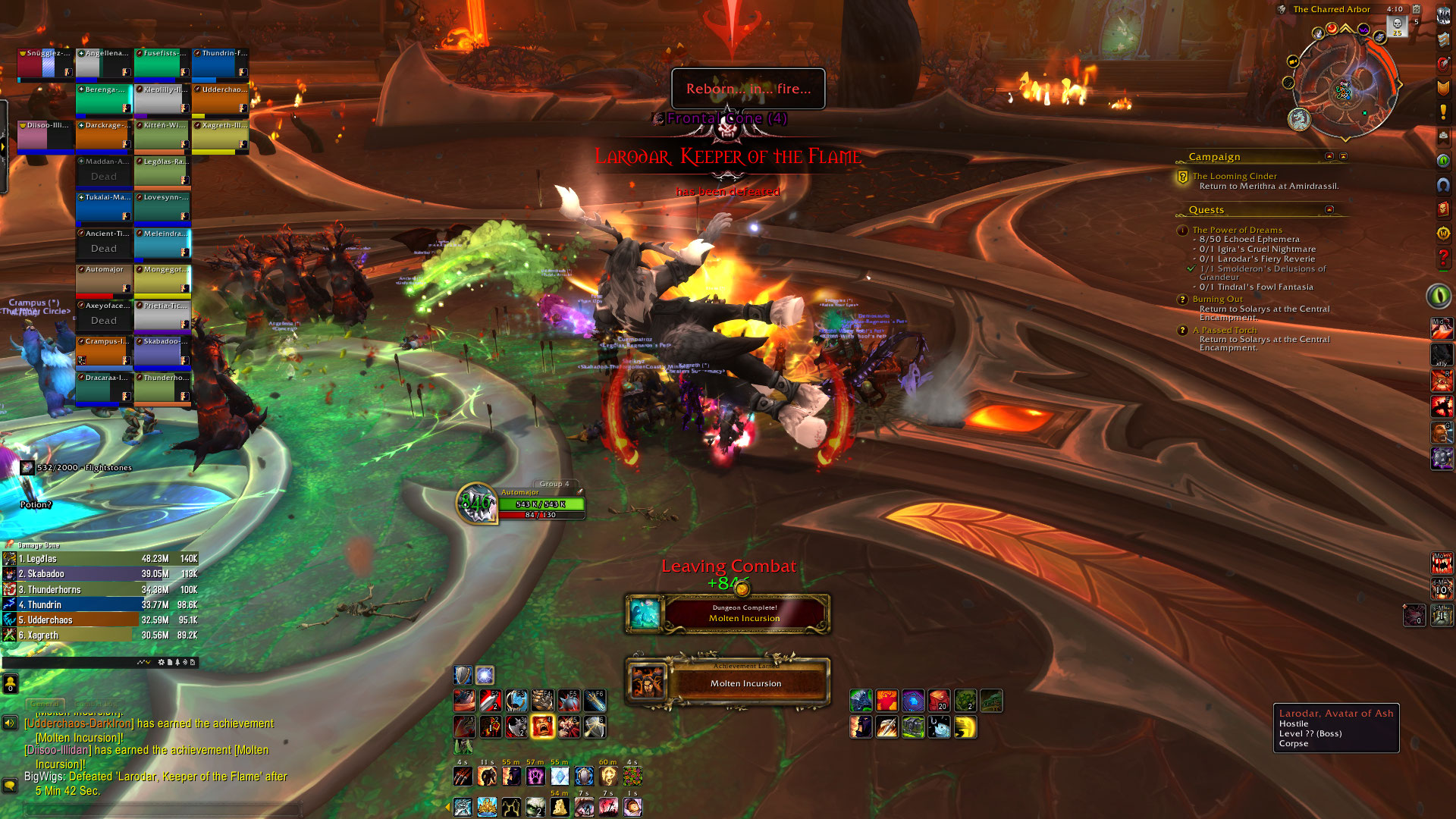Image resolution: width=1456 pixels, height=819 pixels.
Task: Click the dead Maddan raid frame
Action: [104, 171]
